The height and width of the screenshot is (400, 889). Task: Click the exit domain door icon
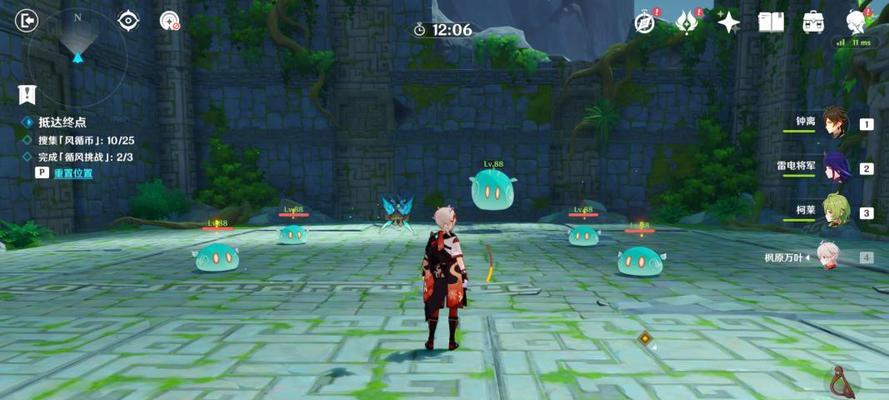pos(28,20)
